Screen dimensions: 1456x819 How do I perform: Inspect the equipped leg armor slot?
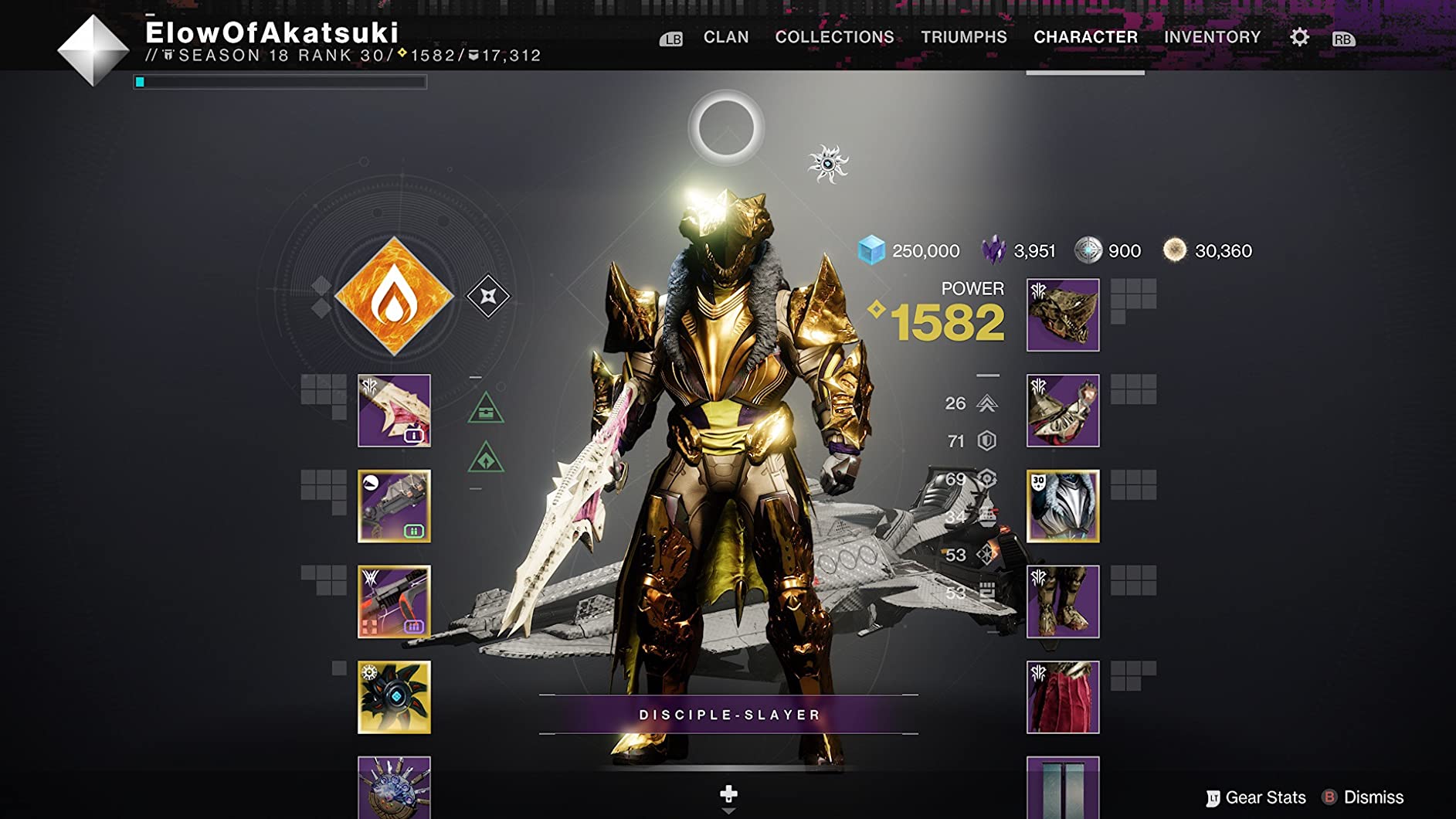pos(1062,601)
